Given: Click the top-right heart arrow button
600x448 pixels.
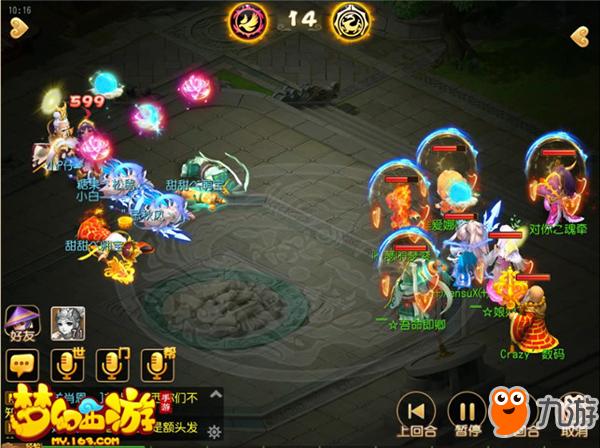Looking at the screenshot, I should point(581,37).
